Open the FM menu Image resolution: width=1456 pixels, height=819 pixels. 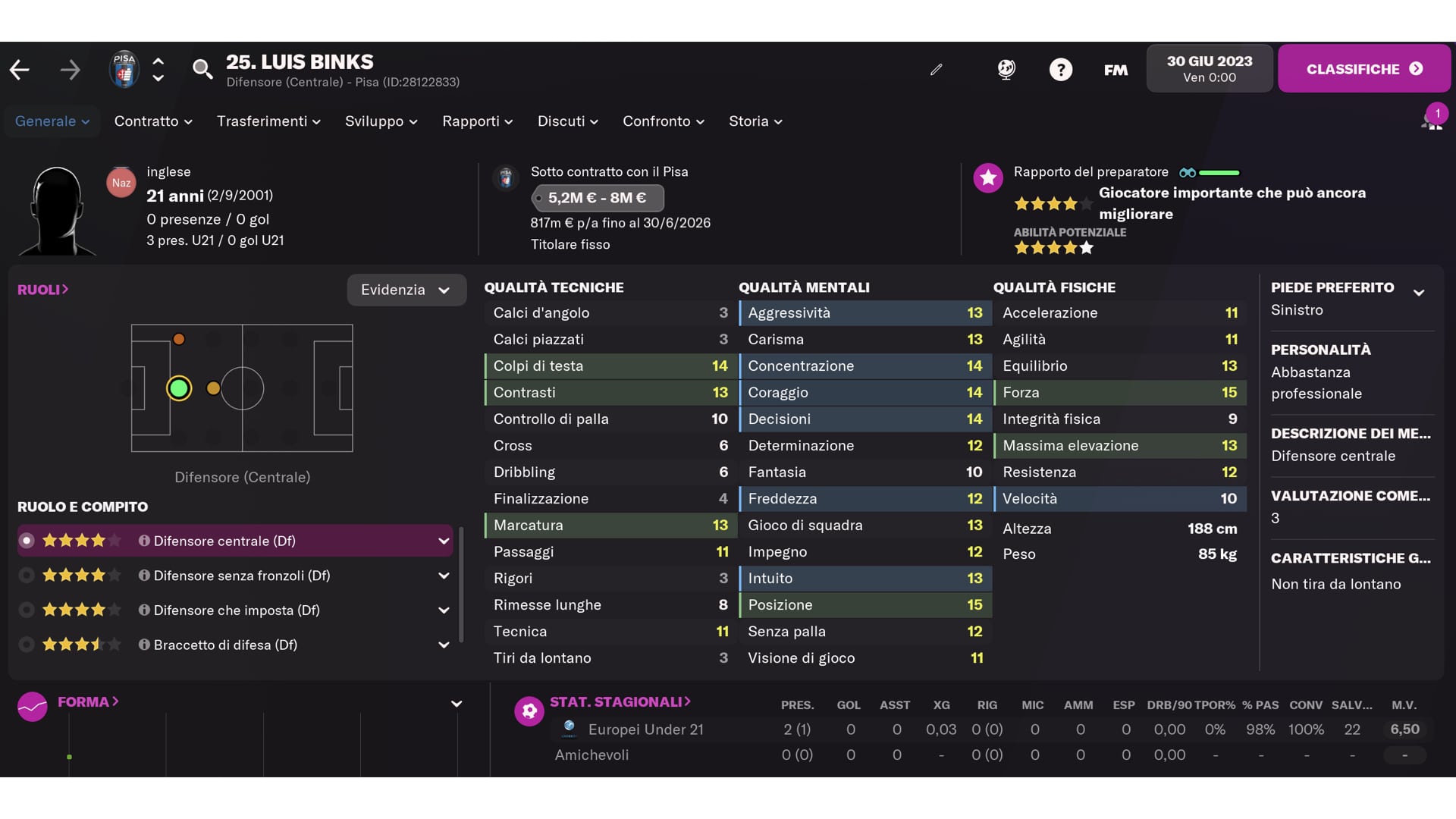[1116, 70]
